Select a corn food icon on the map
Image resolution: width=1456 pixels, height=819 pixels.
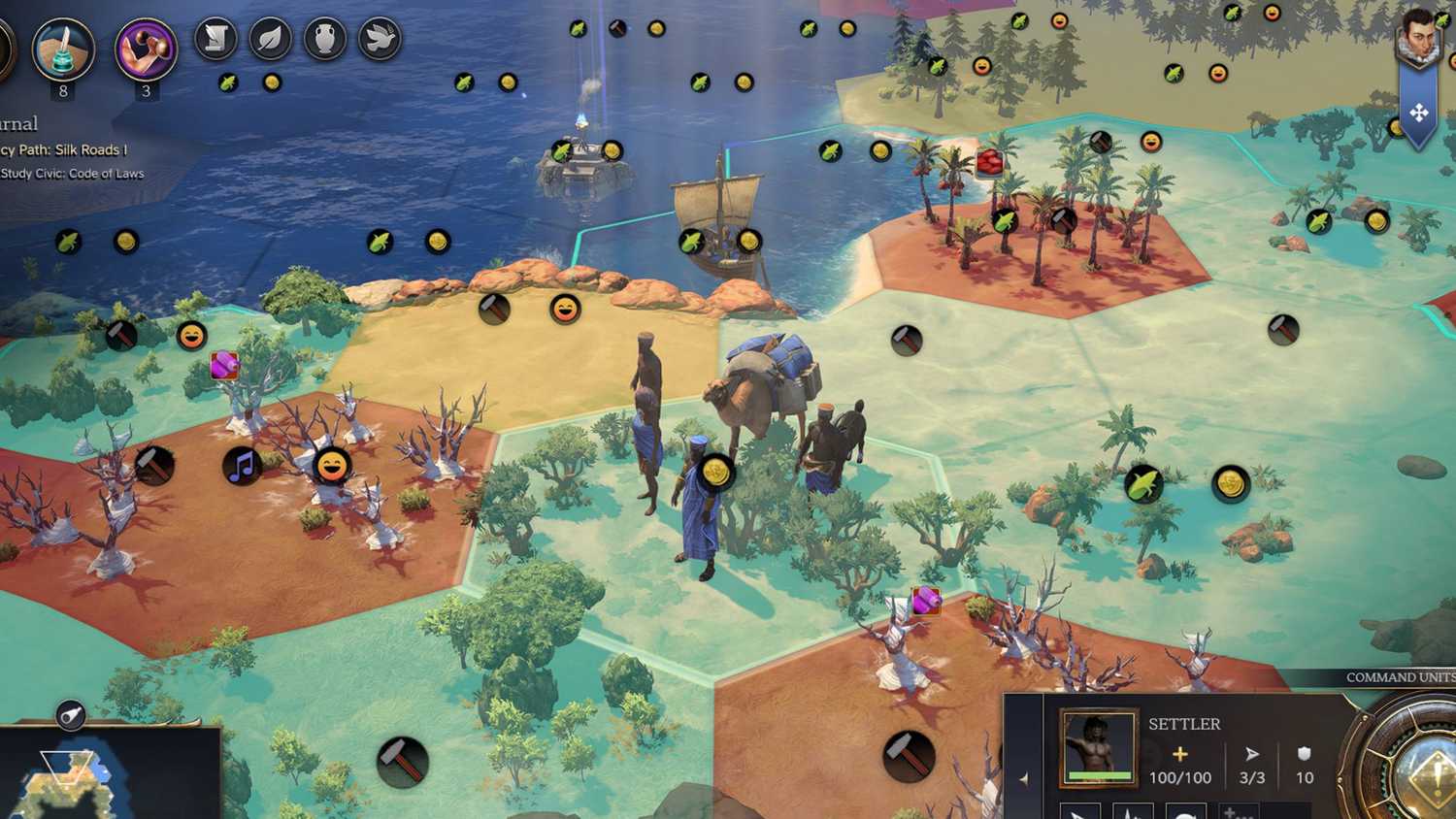(1145, 483)
